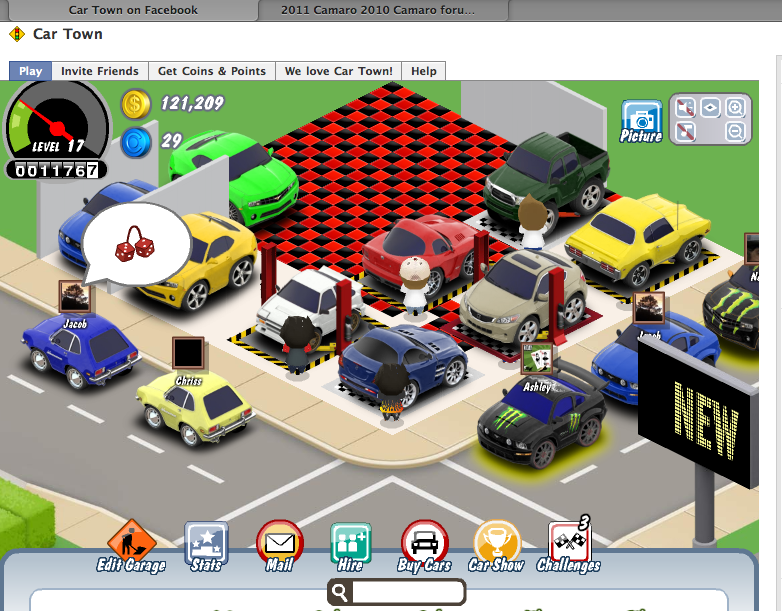Check the Mail inbox

coord(279,543)
